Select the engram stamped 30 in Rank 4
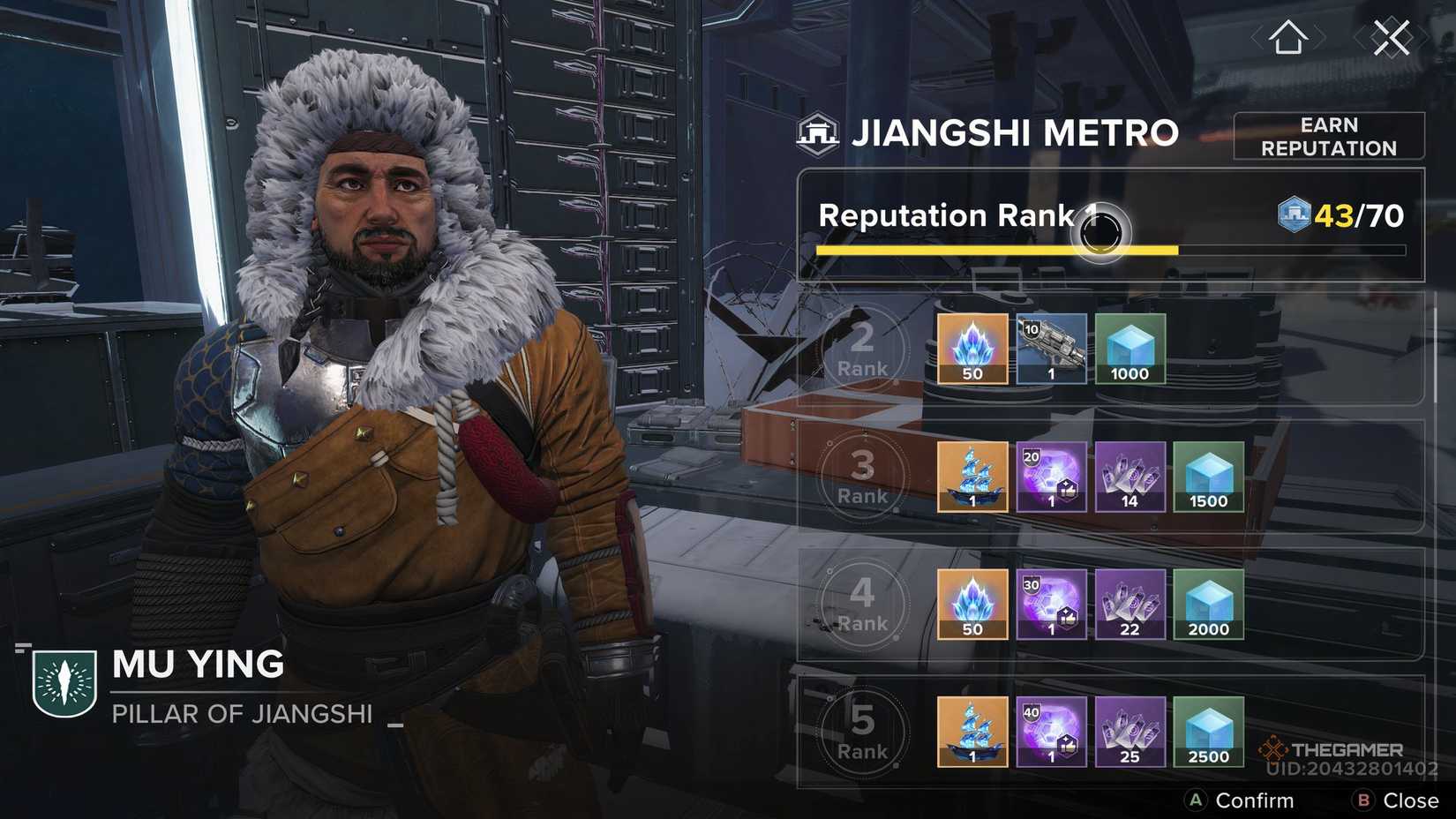The image size is (1456, 819). [x=1050, y=604]
